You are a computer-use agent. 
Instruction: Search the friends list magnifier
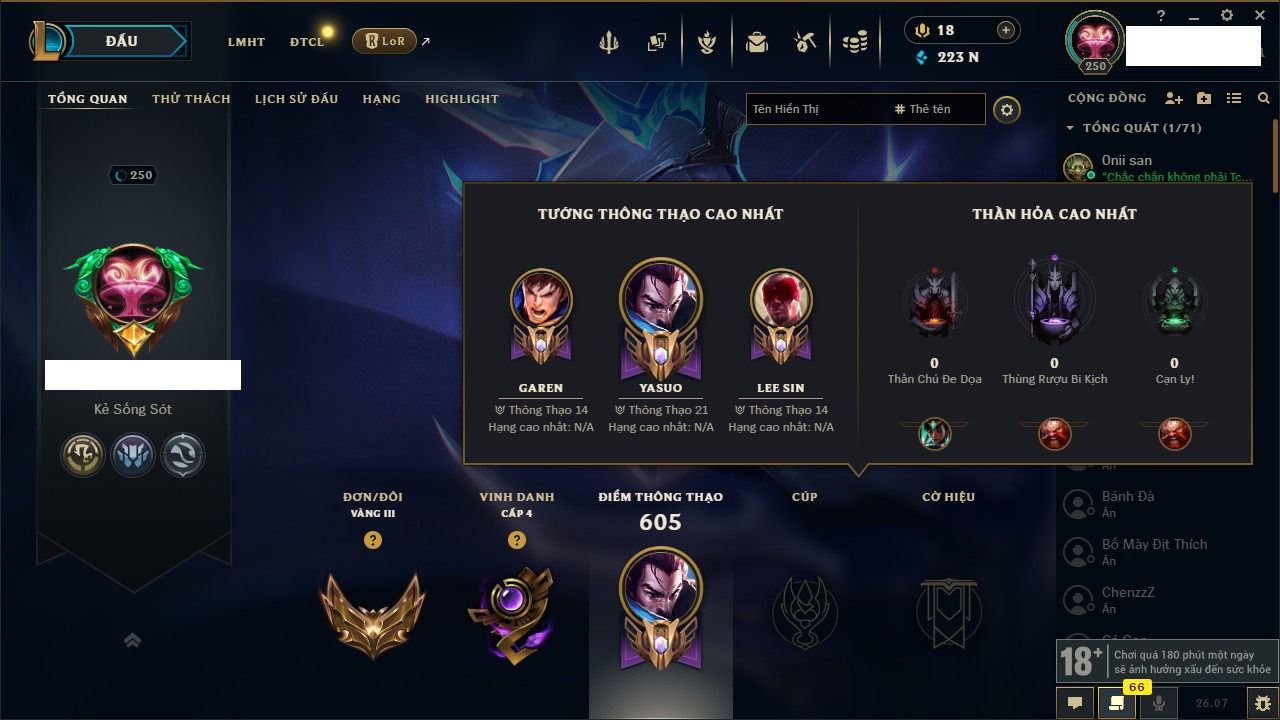(x=1264, y=98)
